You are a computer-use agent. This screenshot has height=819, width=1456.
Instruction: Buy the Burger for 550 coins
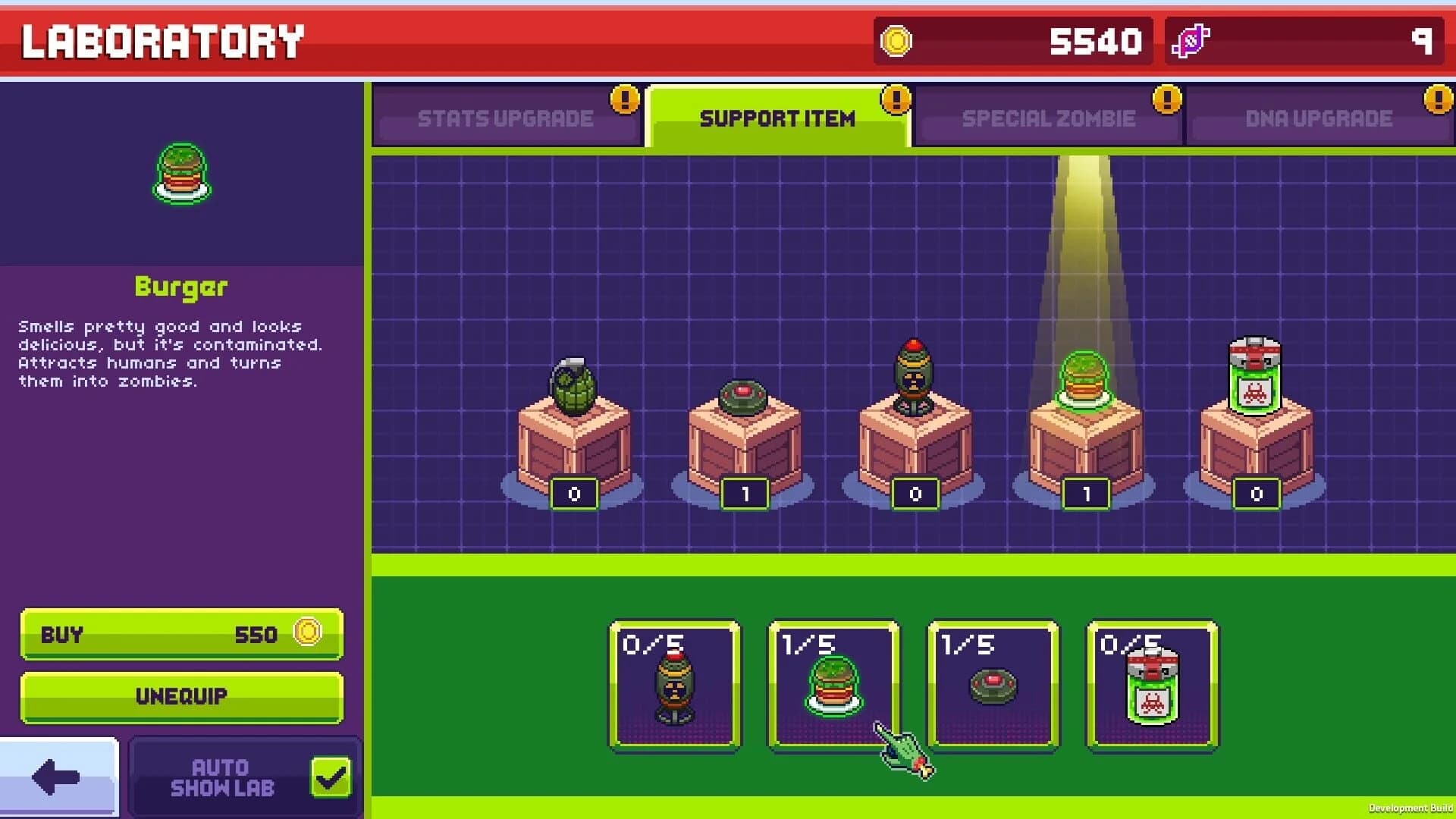181,635
